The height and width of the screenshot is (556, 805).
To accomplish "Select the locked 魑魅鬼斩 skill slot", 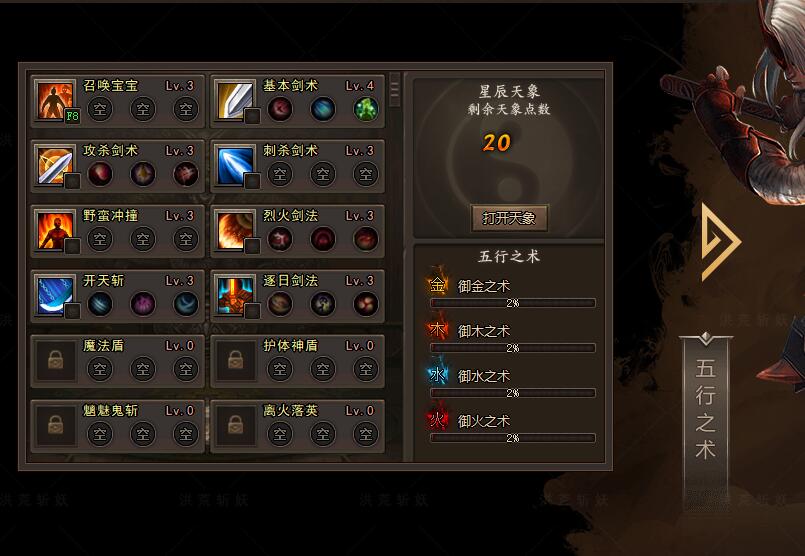I will (56, 425).
